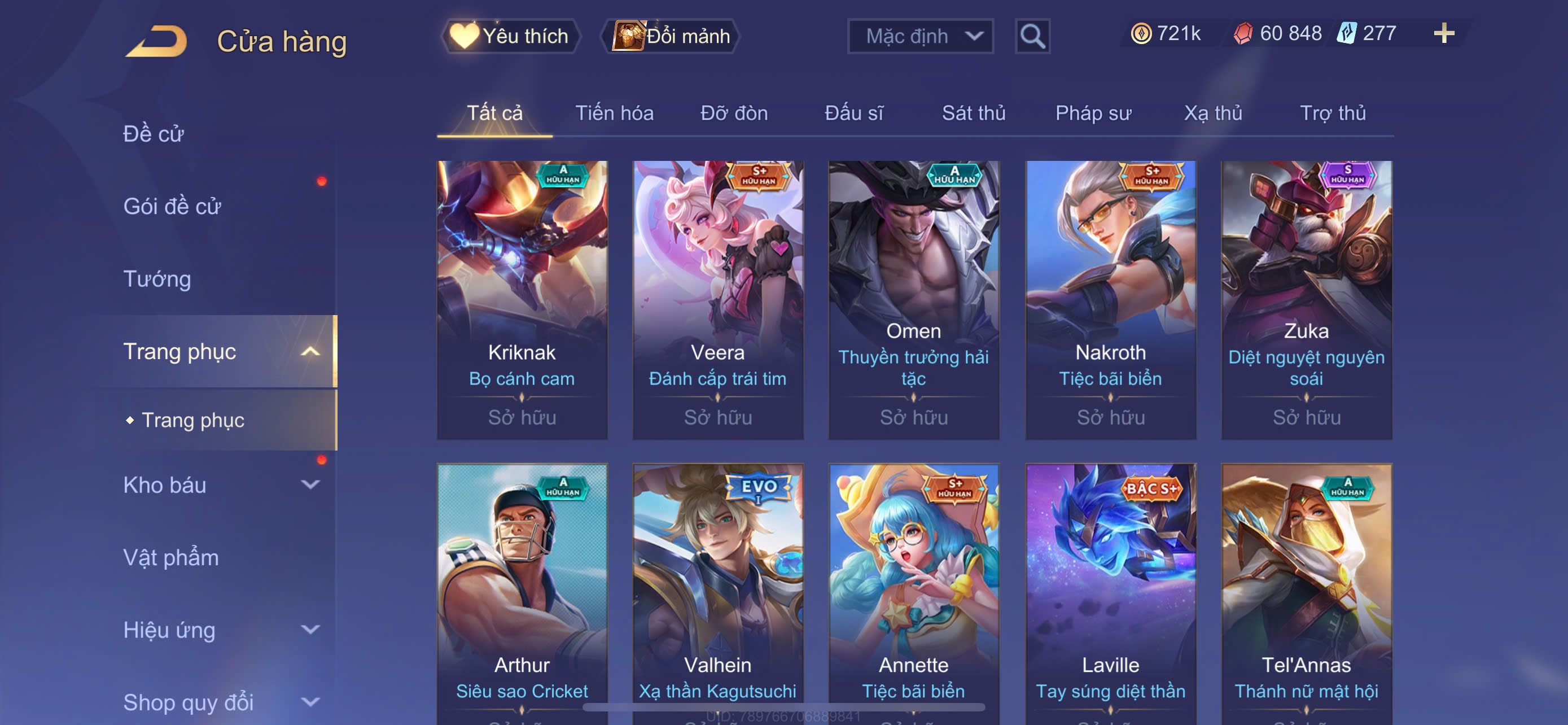
Task: Choose the Veera Đánh cắp trái tim skin
Action: point(717,299)
